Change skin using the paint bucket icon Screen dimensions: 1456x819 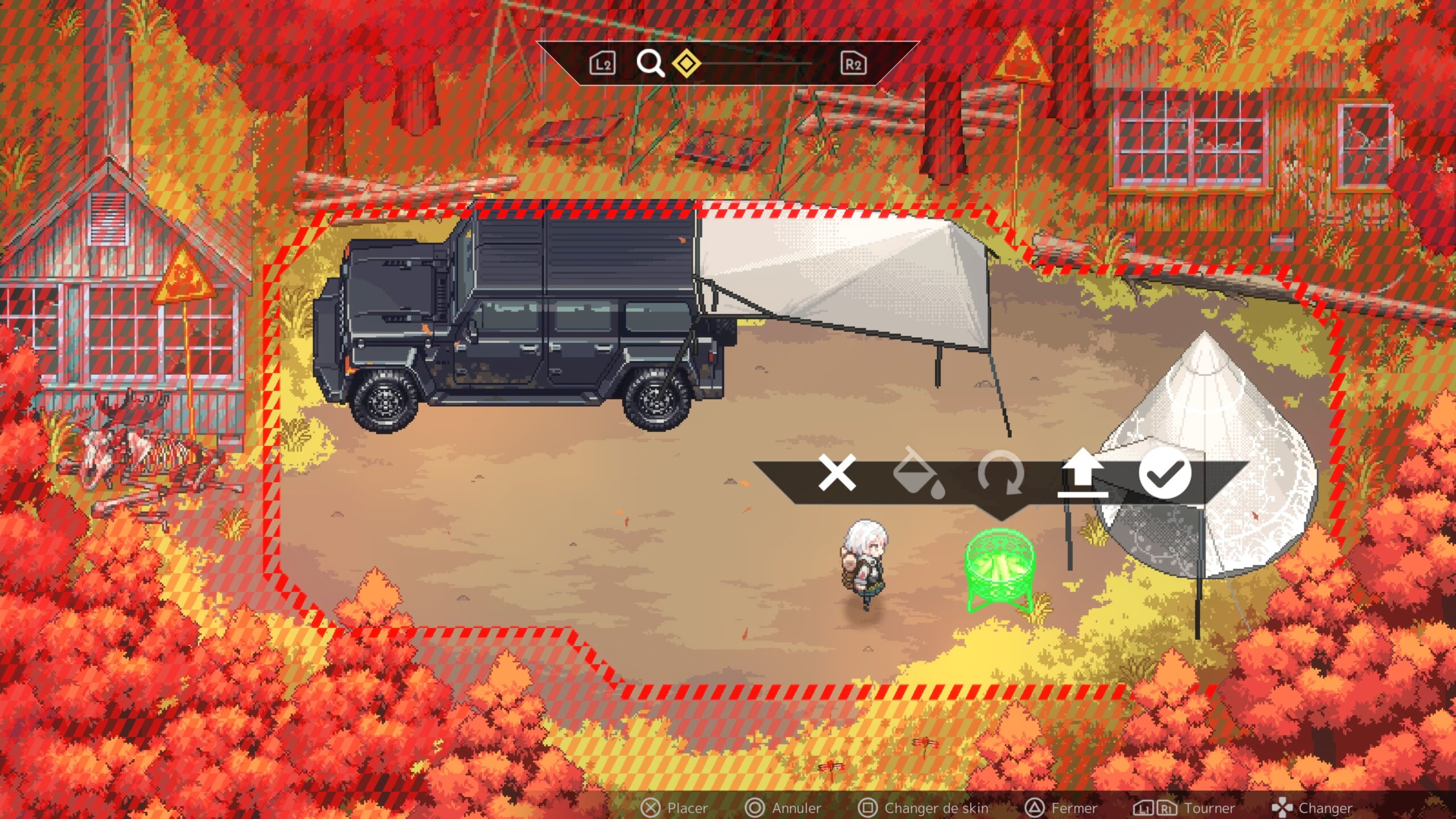pyautogui.click(x=919, y=474)
